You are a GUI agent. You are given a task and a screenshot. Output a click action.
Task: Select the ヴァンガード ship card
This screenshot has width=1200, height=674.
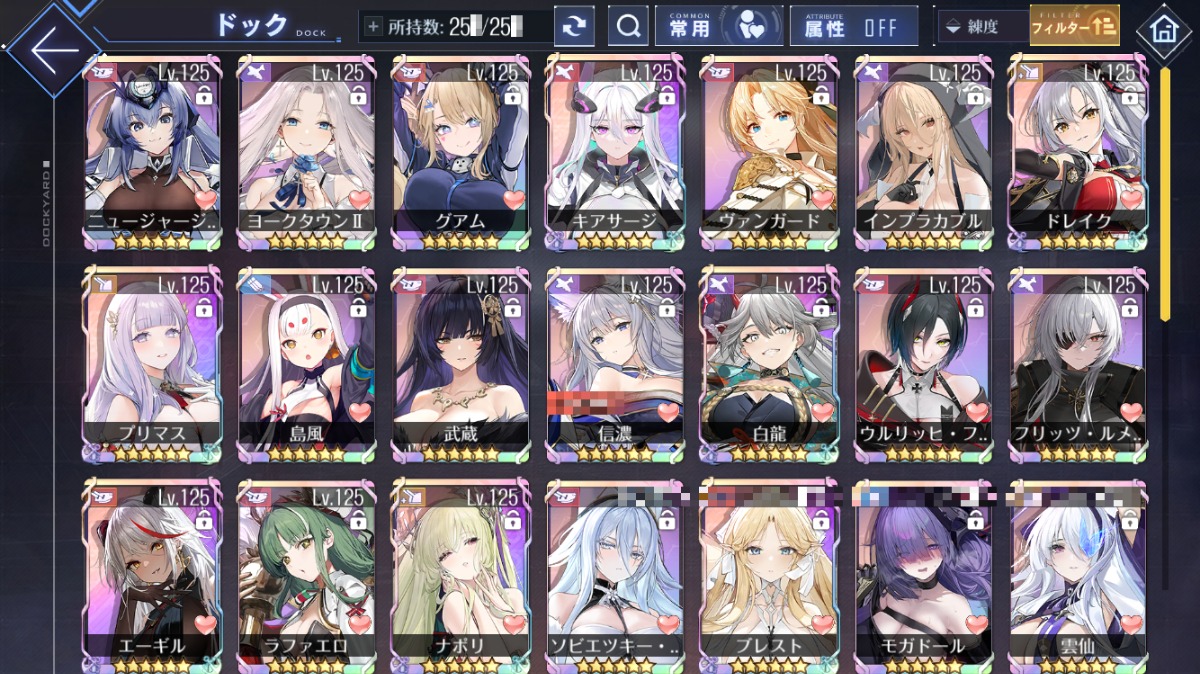pos(769,155)
